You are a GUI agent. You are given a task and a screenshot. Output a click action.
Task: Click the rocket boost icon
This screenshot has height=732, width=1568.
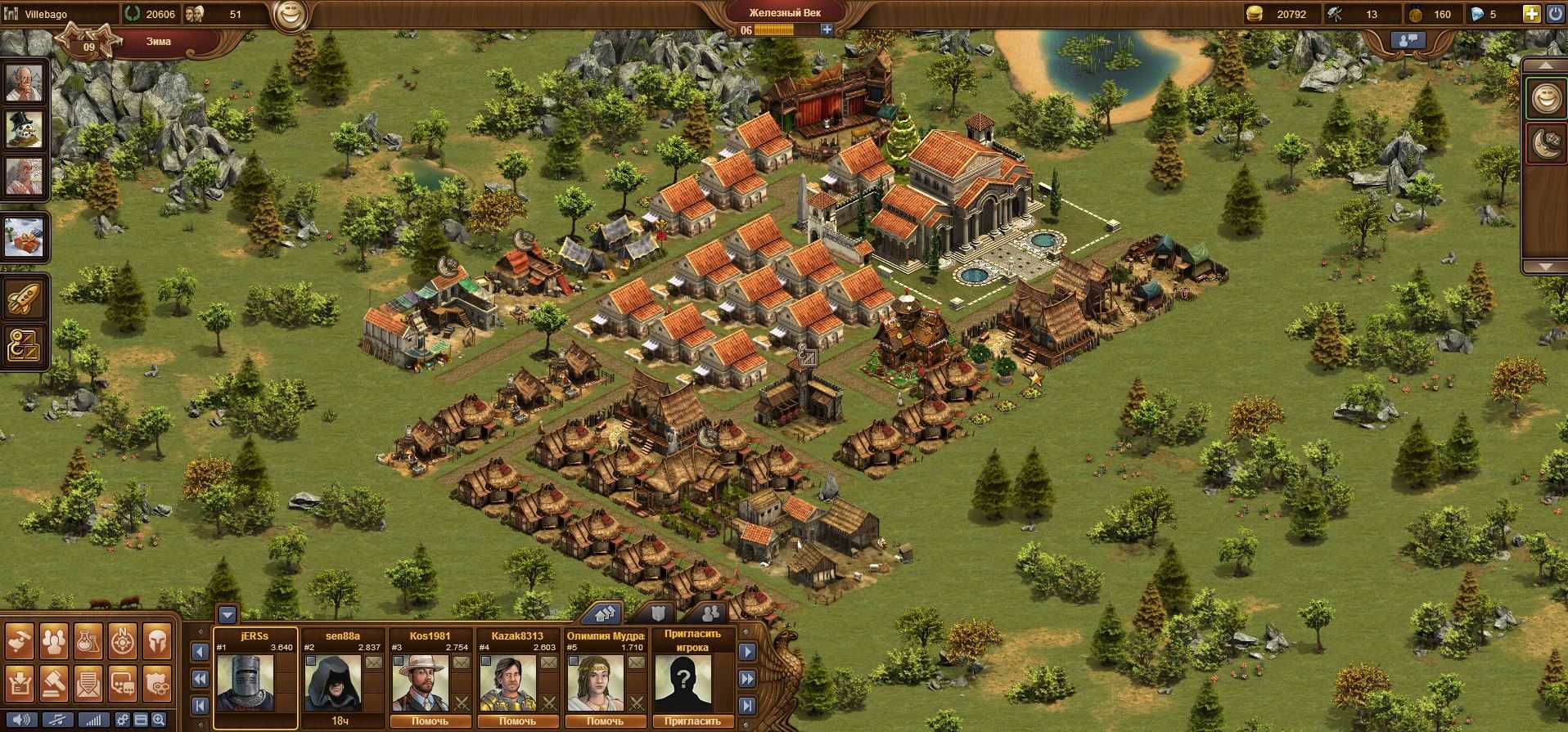pos(25,299)
